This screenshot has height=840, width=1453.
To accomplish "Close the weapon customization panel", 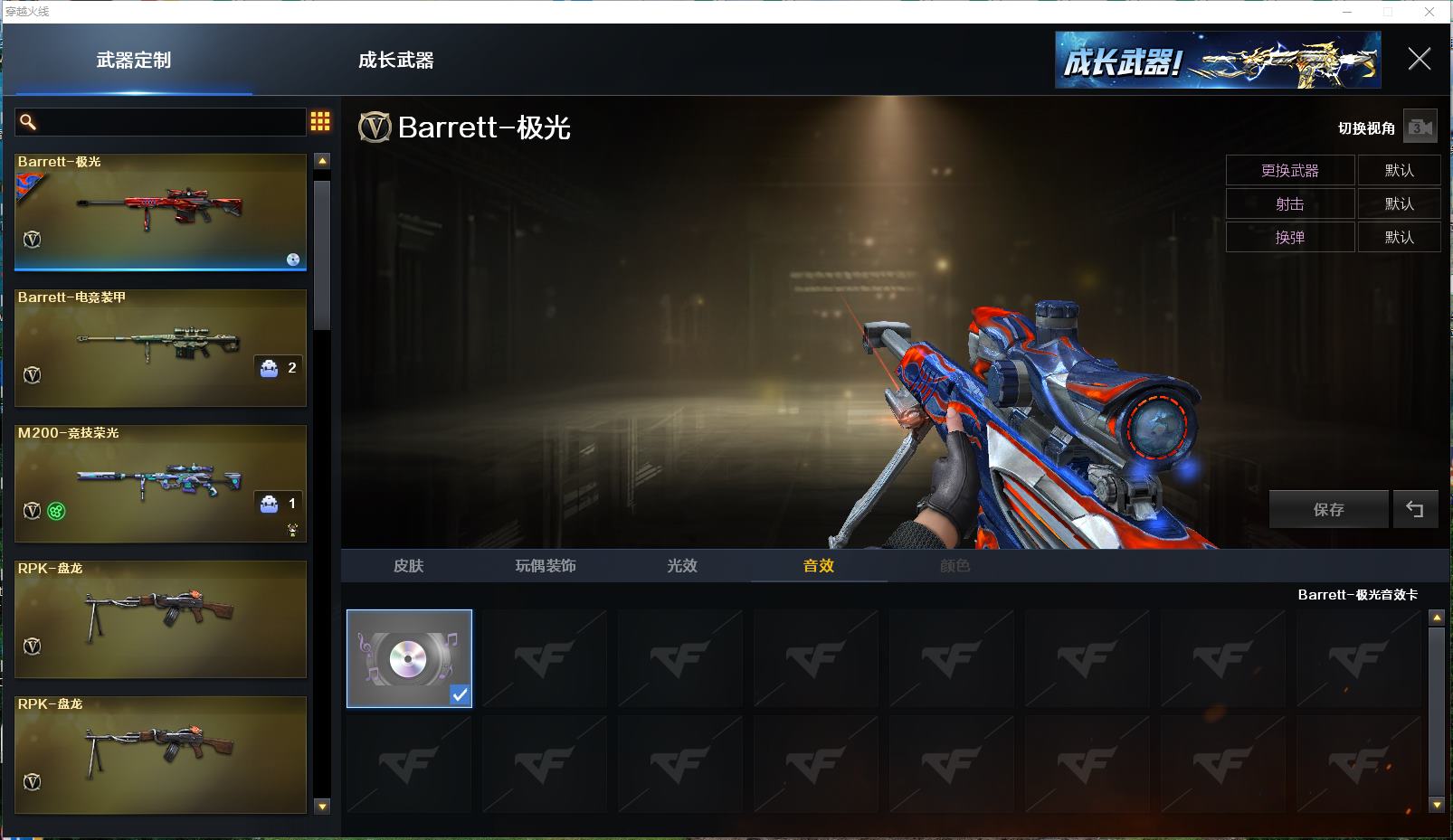I will 1419,60.
